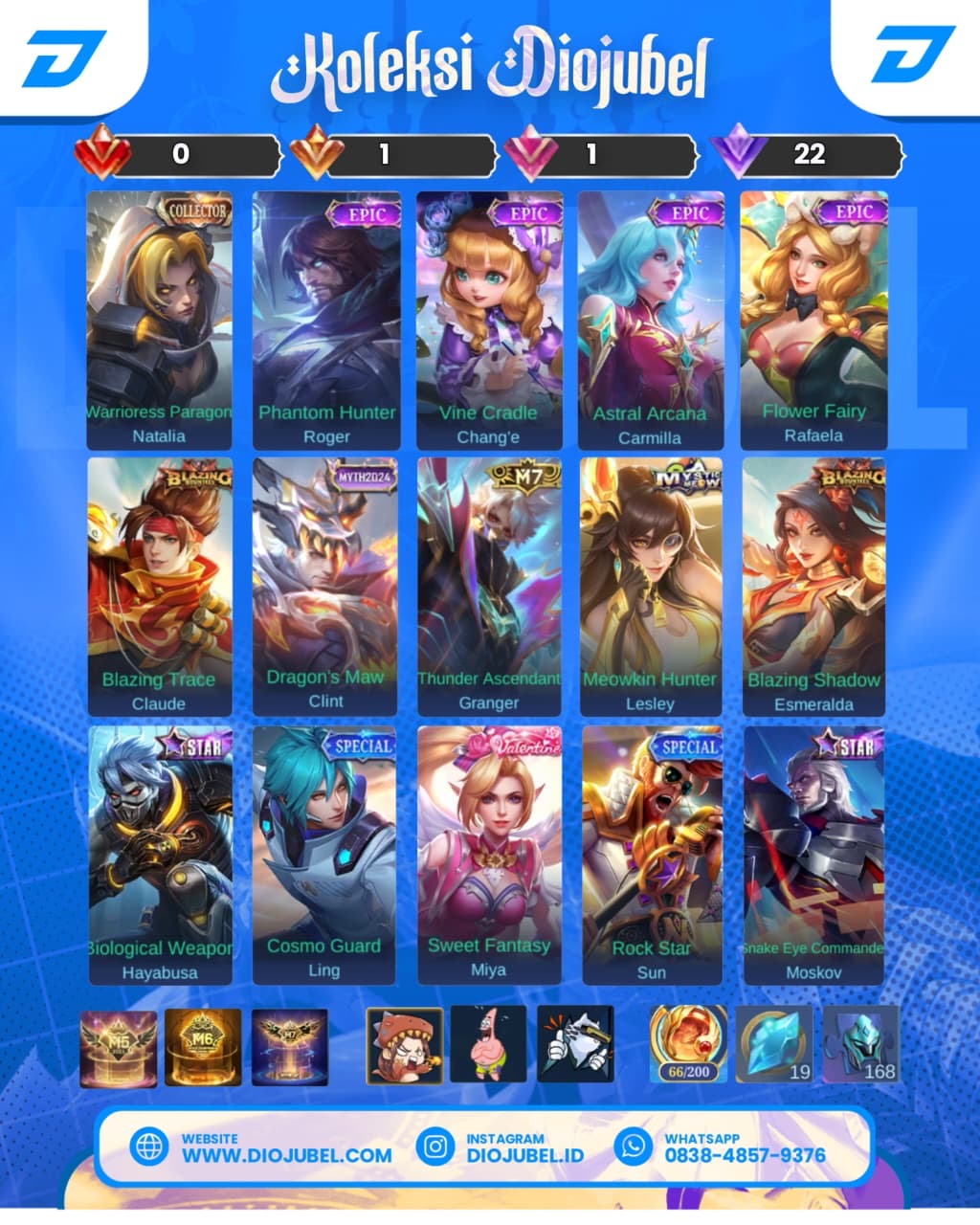This screenshot has height=1225, width=980.
Task: Click the Blazing Shadow Esmeralda card
Action: [x=813, y=587]
